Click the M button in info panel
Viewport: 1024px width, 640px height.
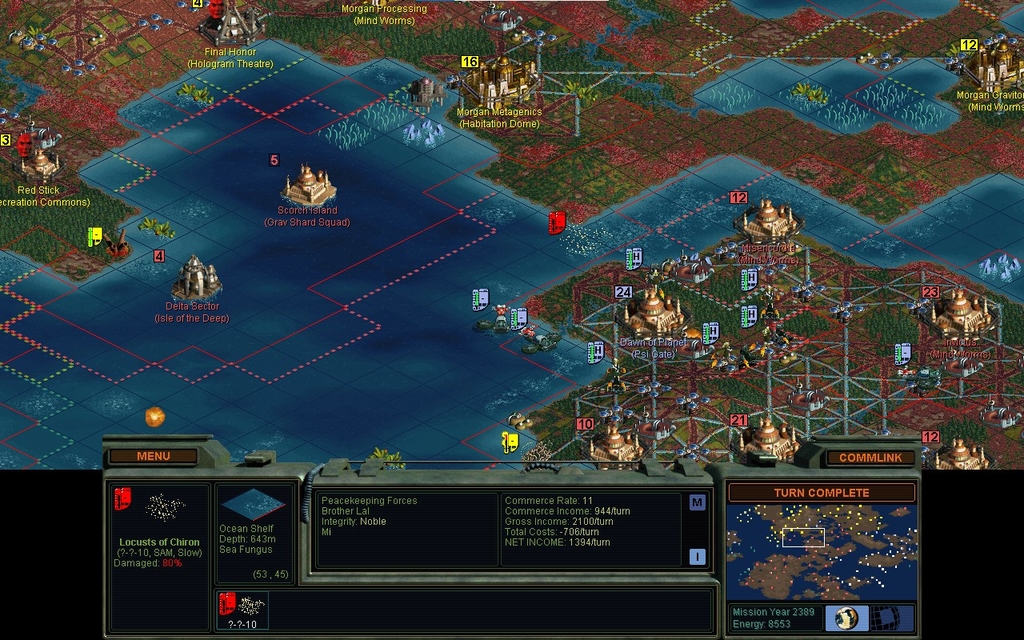697,503
